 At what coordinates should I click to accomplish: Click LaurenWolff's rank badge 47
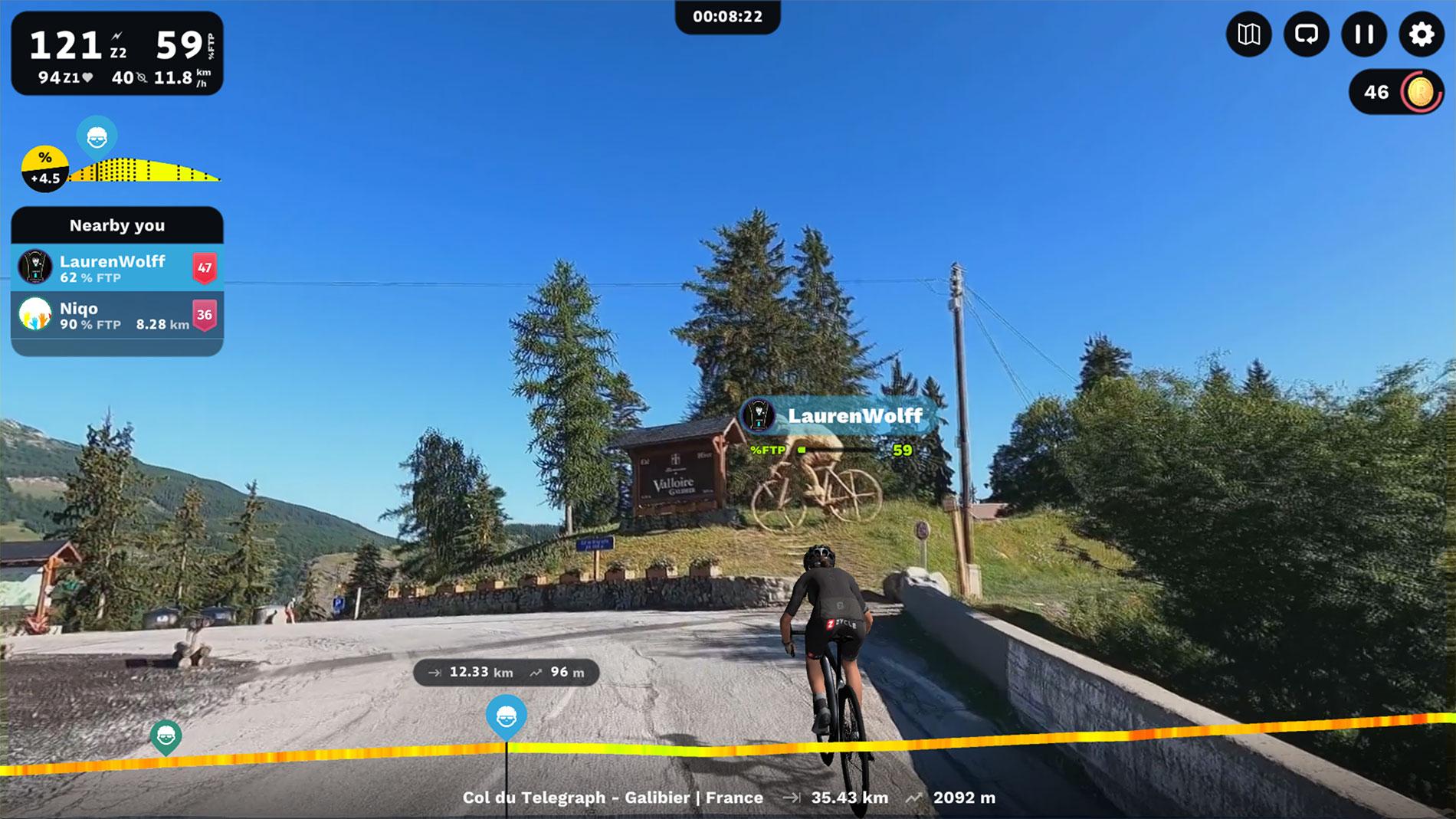coord(205,269)
